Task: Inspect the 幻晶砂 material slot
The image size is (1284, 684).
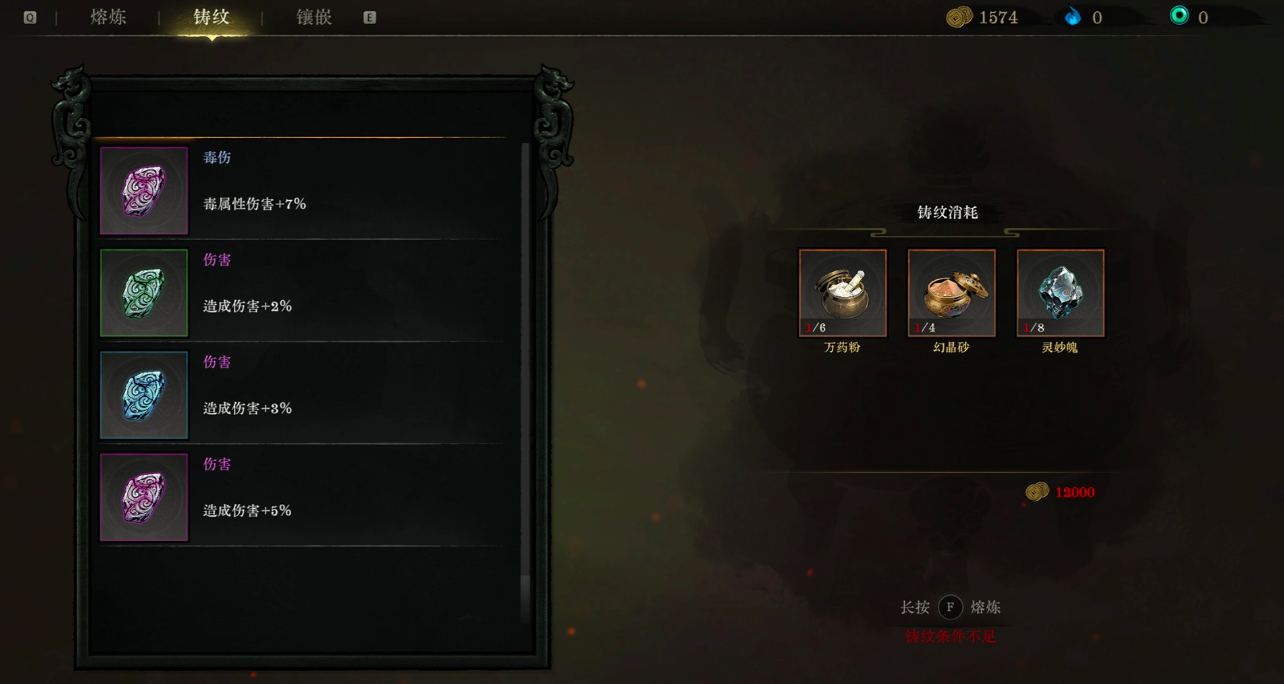Action: click(951, 293)
